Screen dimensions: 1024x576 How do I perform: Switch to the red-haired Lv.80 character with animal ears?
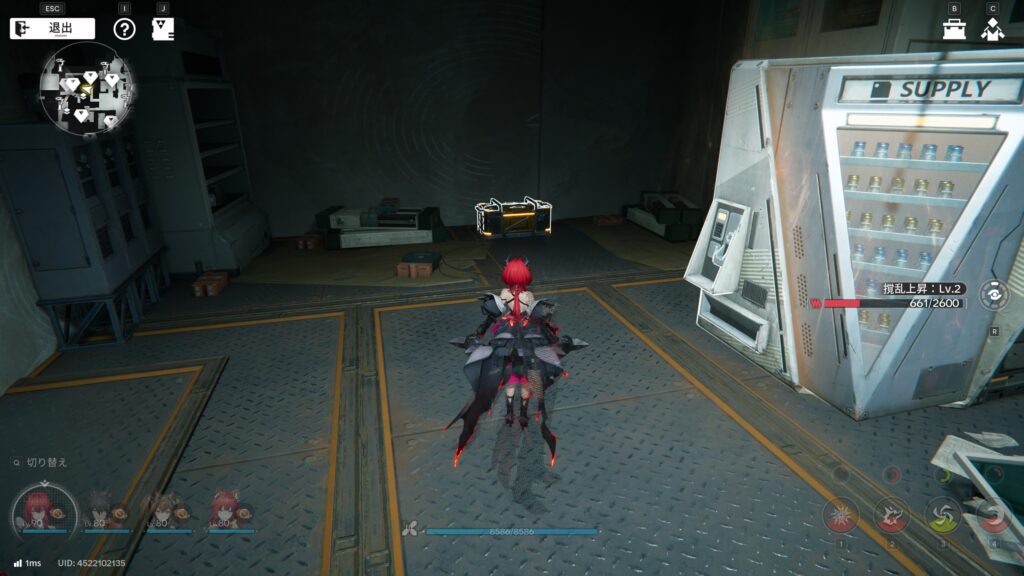(x=228, y=510)
